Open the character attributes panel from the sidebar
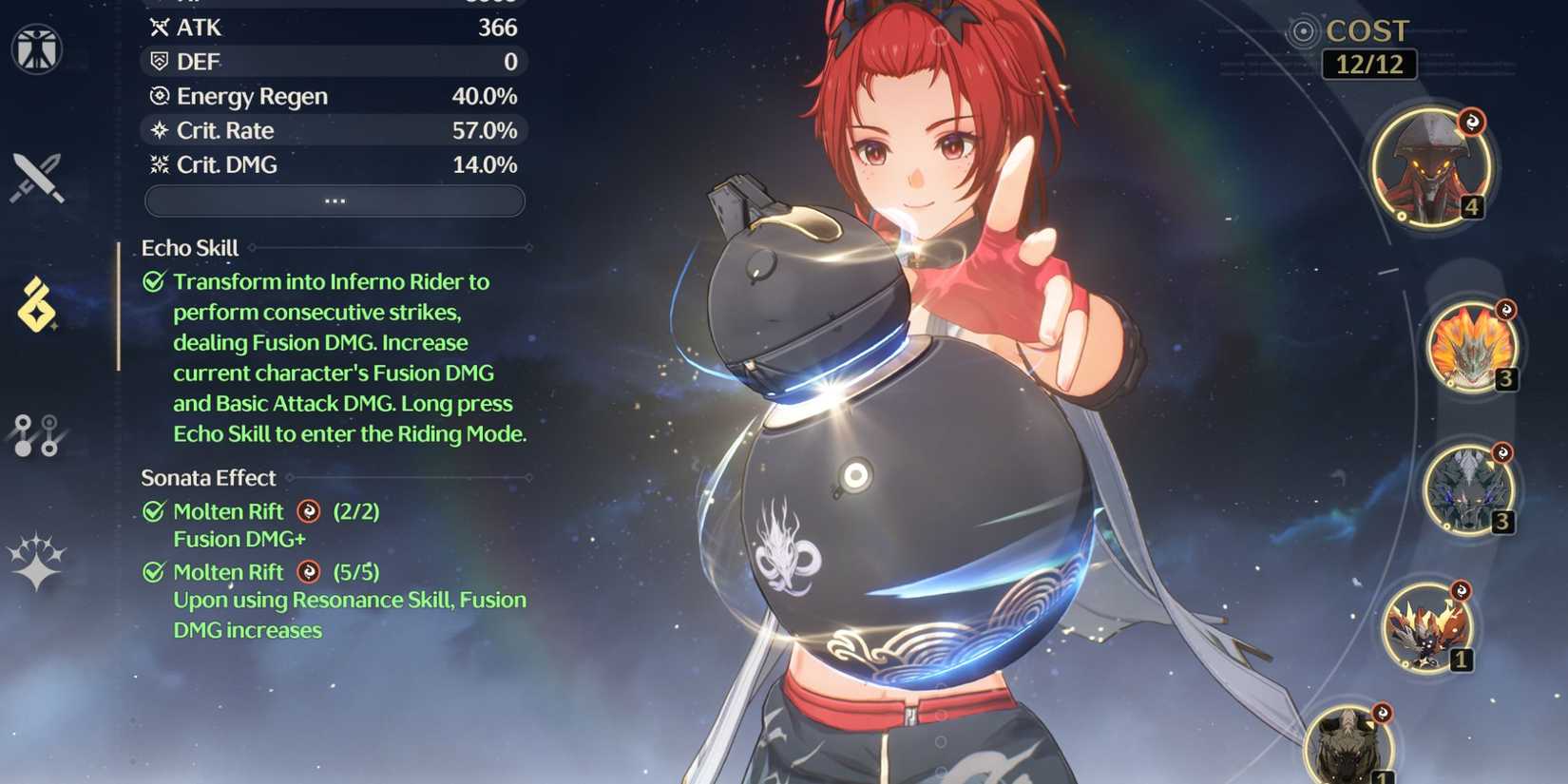 (38, 49)
